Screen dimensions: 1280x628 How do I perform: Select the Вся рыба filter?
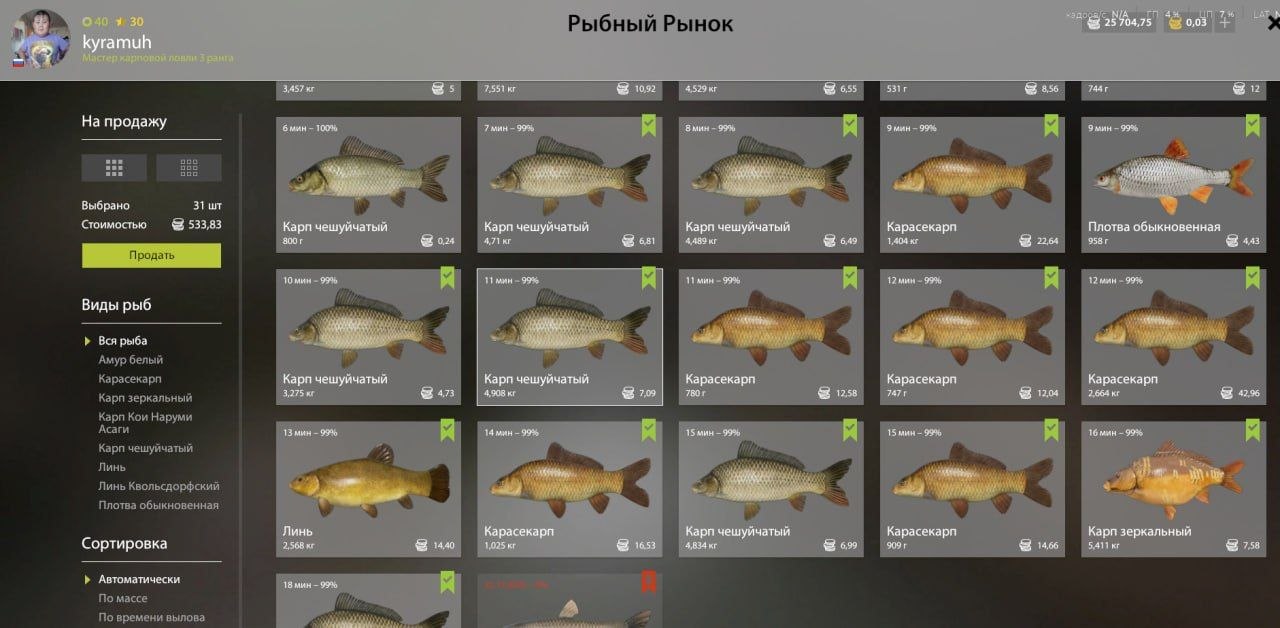[x=122, y=341]
